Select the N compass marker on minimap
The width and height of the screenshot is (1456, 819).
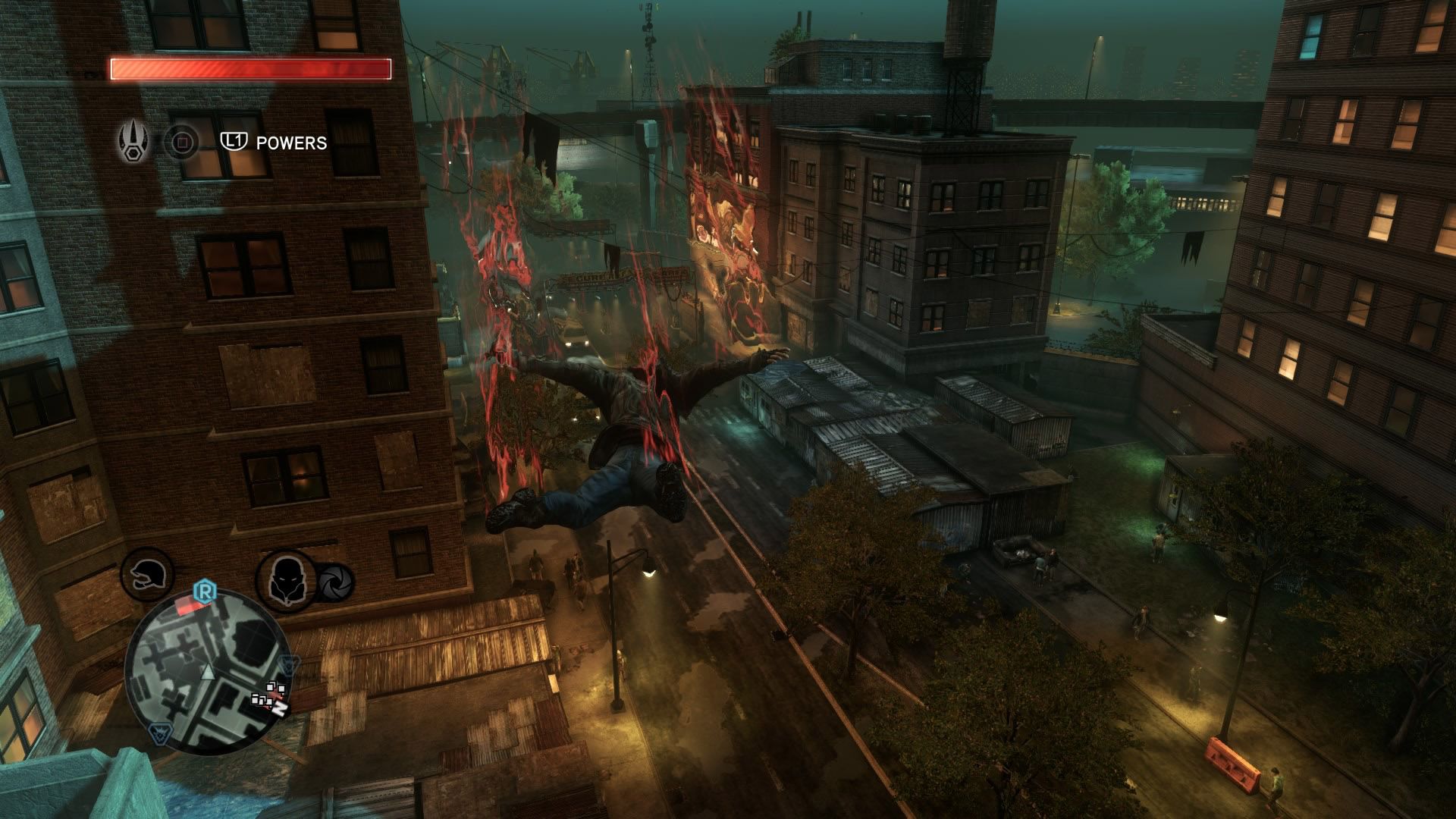click(x=281, y=709)
